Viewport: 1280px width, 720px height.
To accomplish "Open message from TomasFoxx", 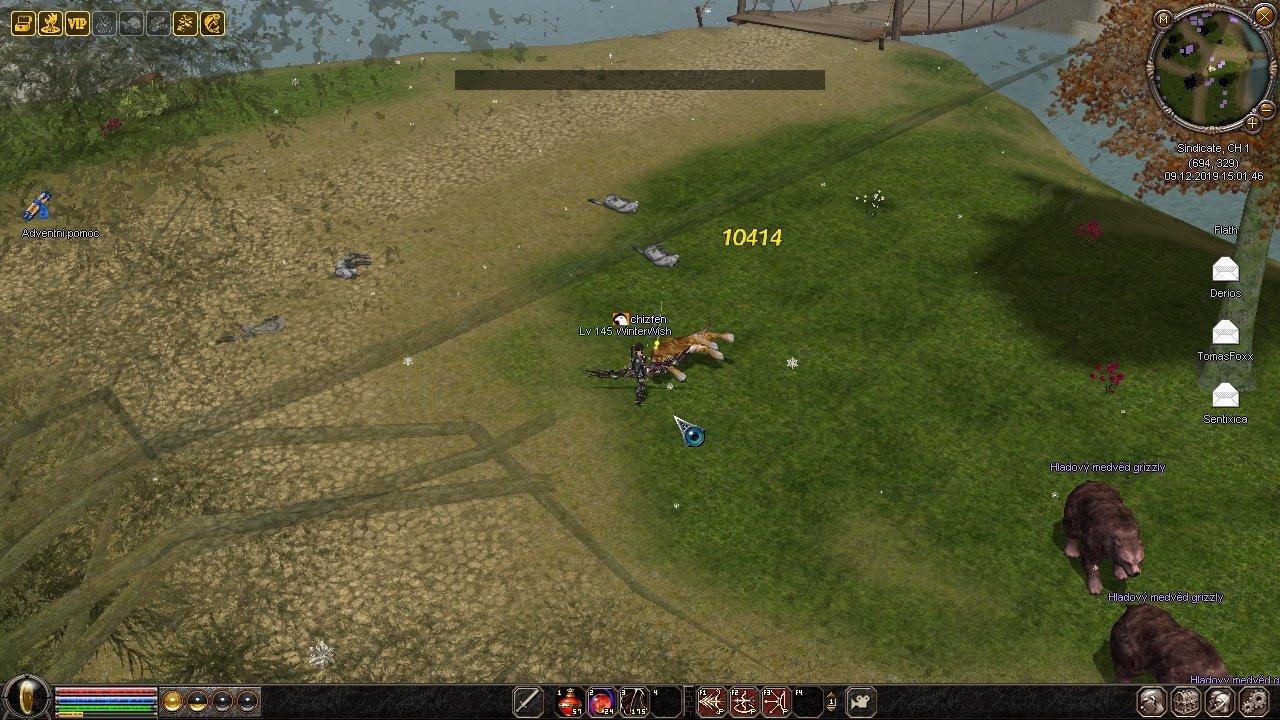I will pos(1225,333).
